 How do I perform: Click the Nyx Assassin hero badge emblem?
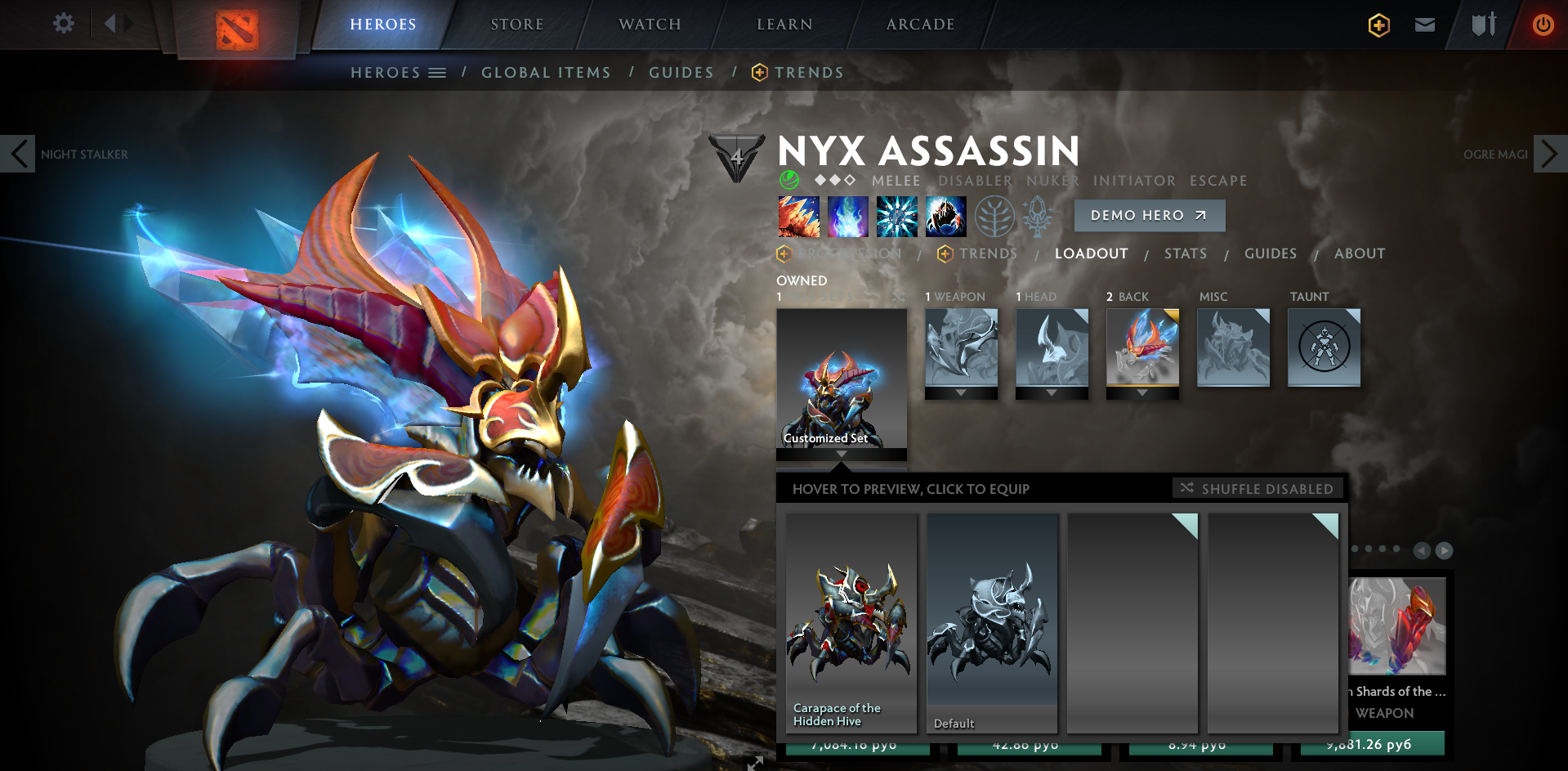(736, 159)
